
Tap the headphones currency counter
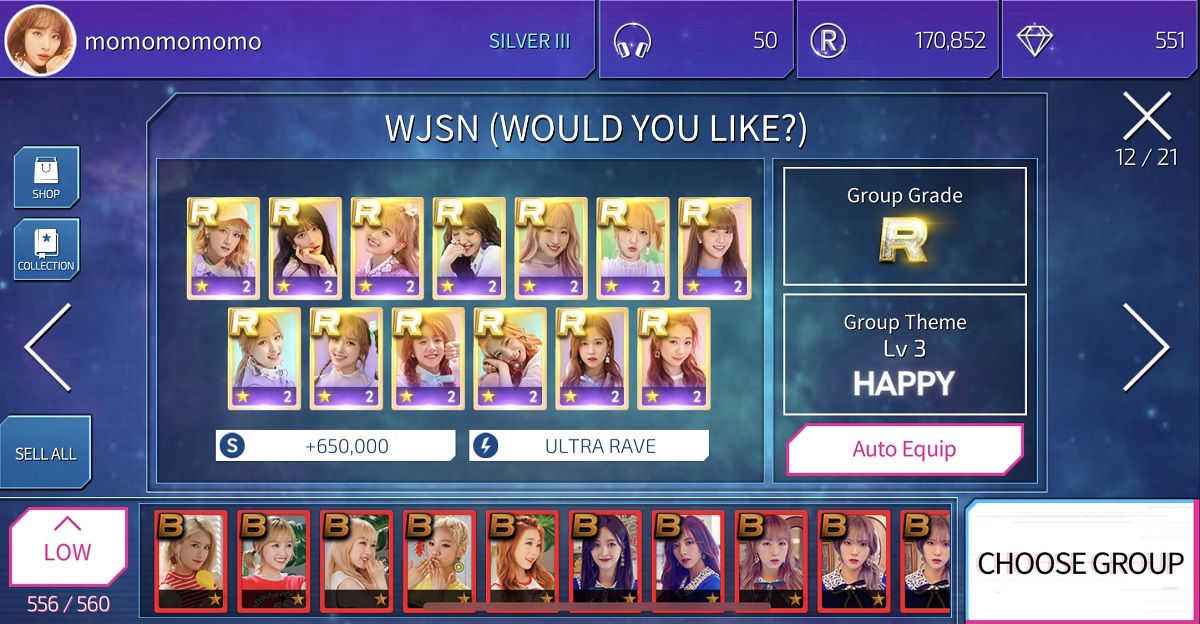[696, 41]
